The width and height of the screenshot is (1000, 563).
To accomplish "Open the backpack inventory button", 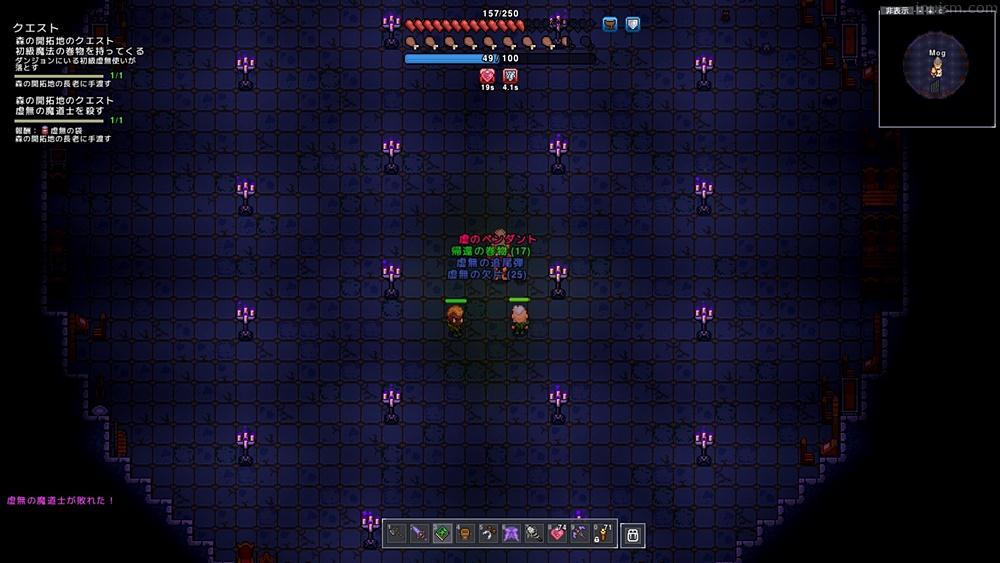I will click(x=632, y=535).
